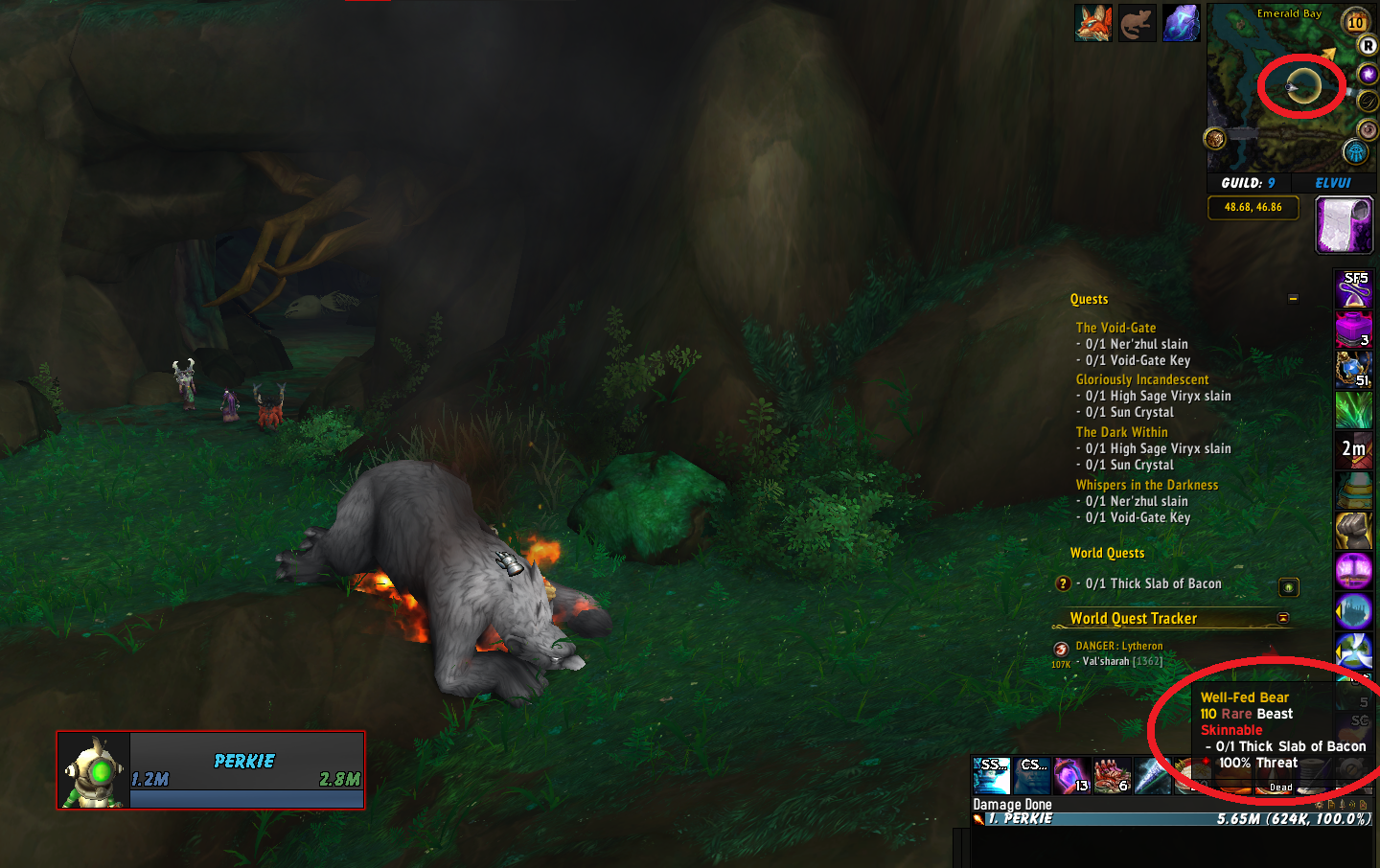Select The Void-Gate quest
Screen dimensions: 1380x868
pos(1115,328)
